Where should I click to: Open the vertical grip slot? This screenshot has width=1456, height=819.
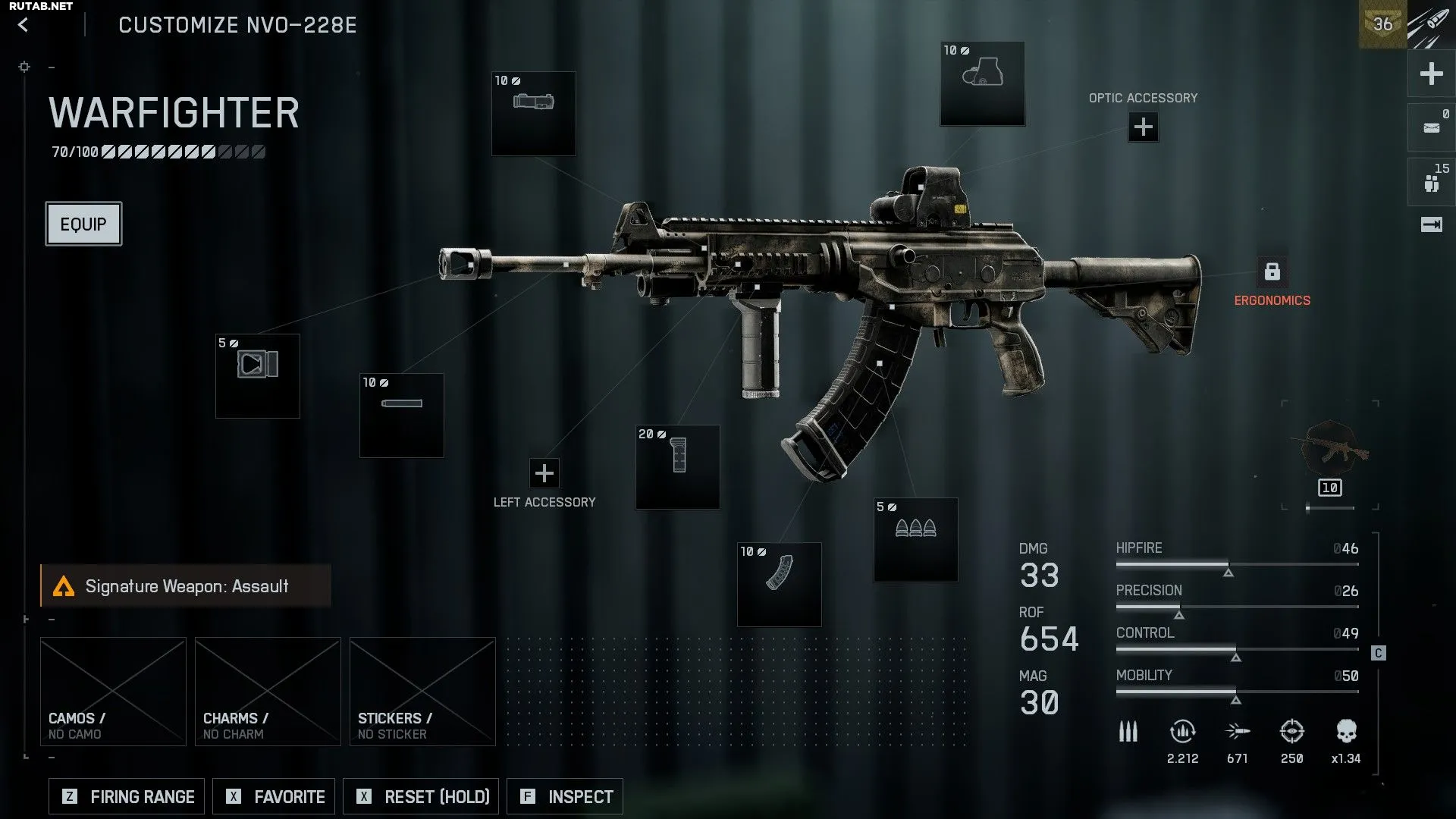click(x=678, y=467)
